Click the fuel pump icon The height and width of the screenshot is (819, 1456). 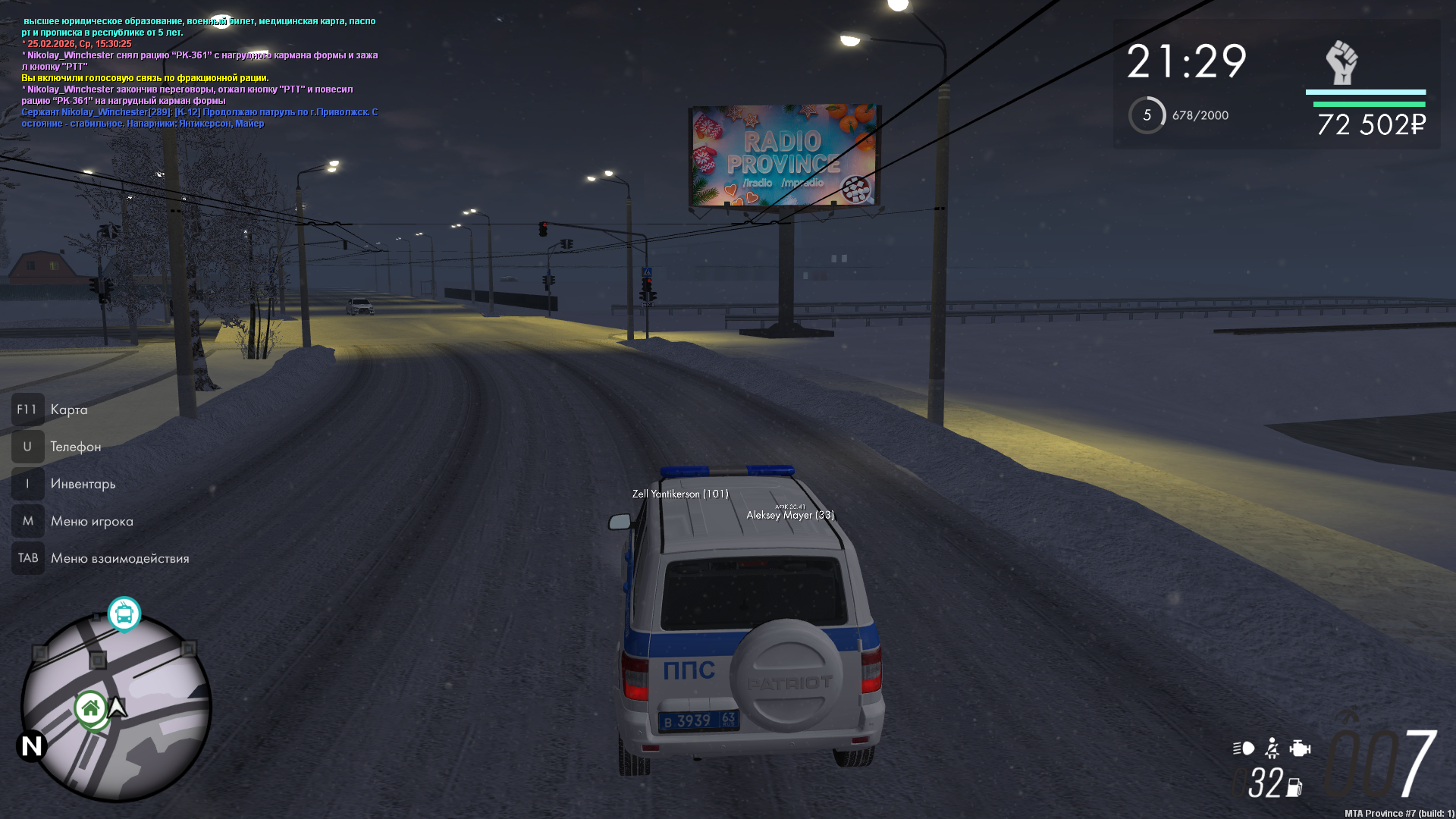[1294, 788]
